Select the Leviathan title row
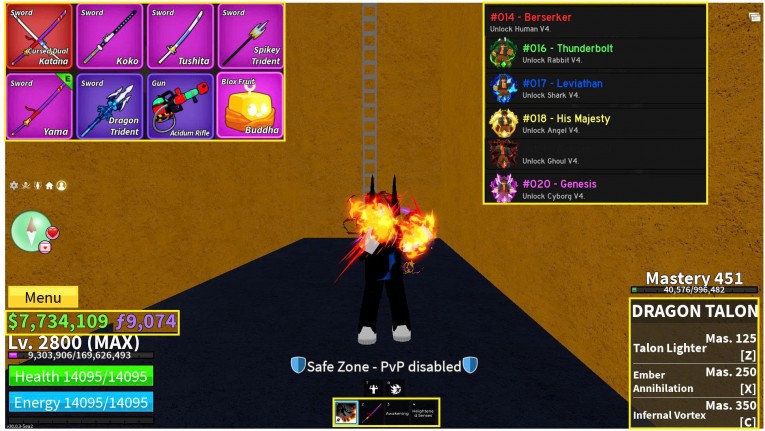This screenshot has width=765, height=431. [x=595, y=88]
